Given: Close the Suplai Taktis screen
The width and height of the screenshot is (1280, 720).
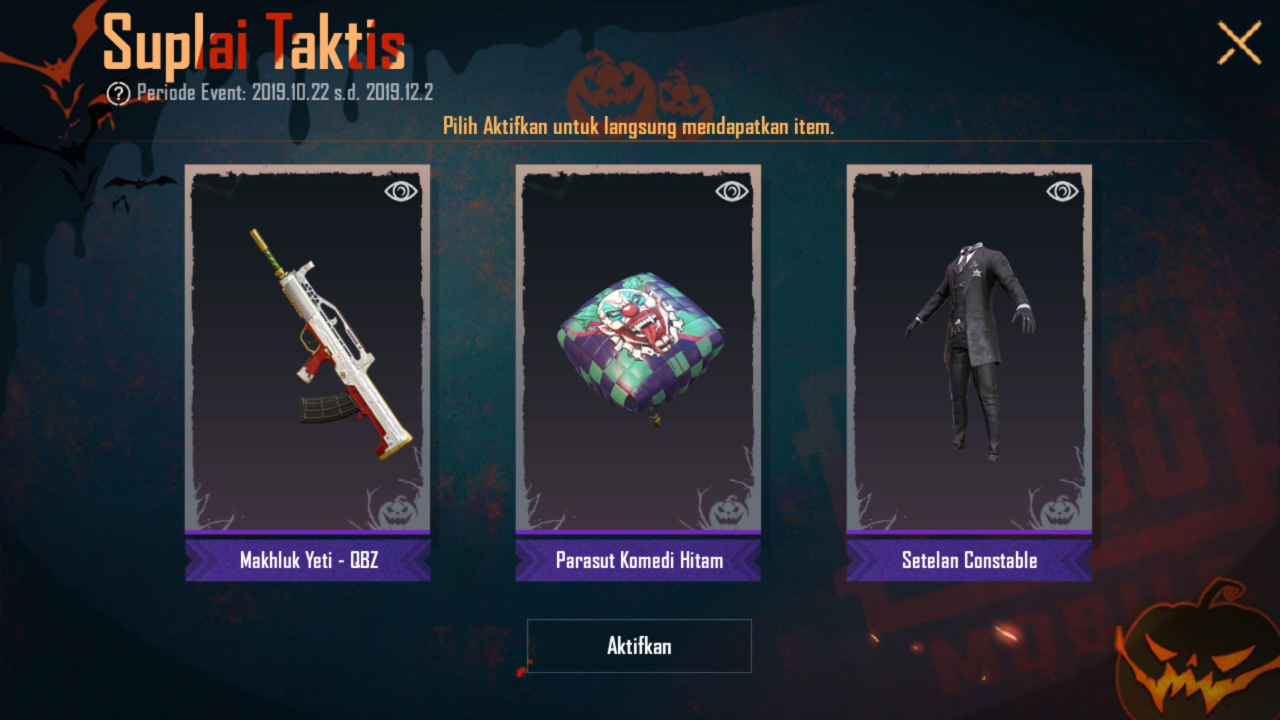Looking at the screenshot, I should coord(1239,44).
